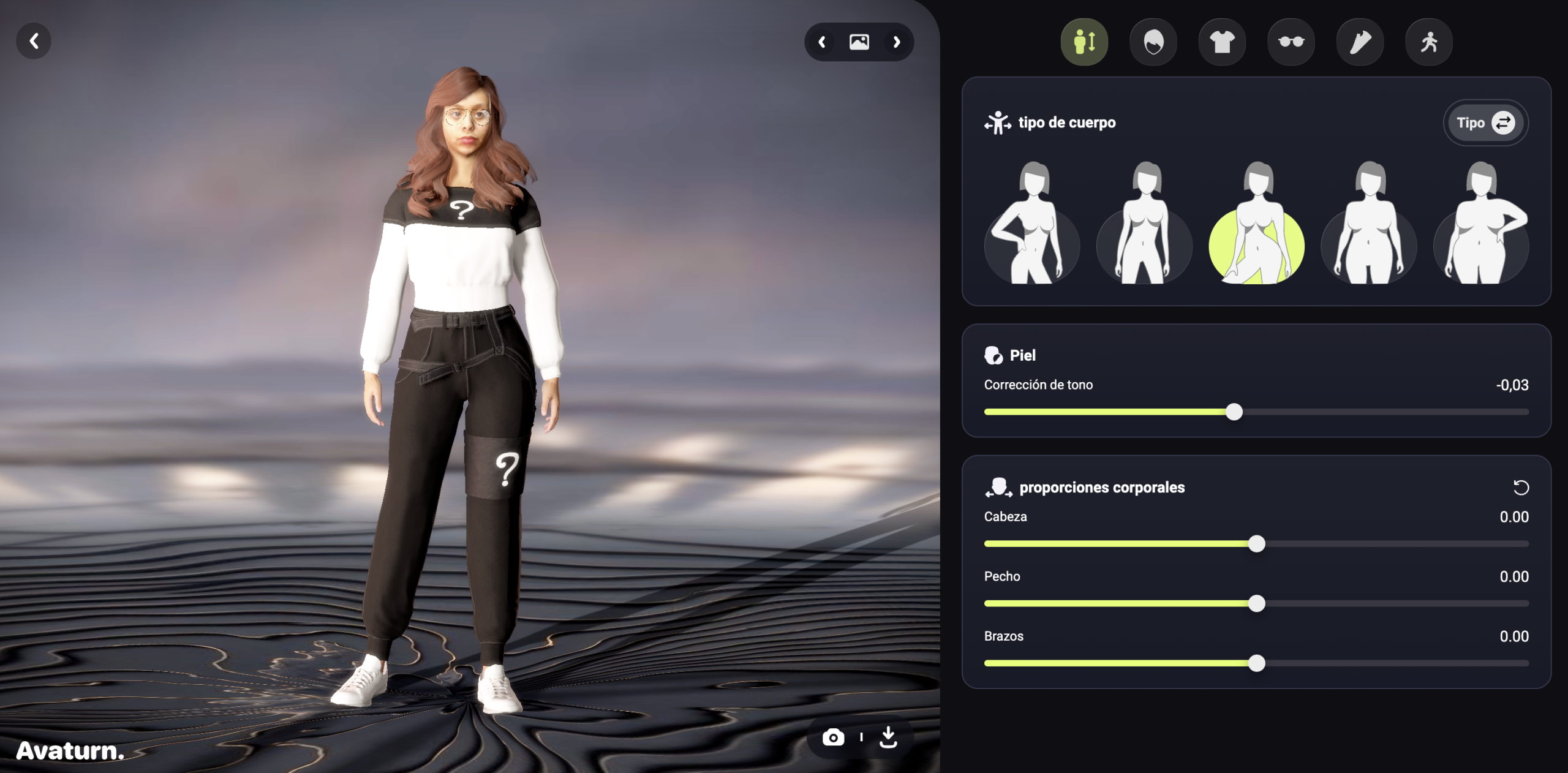Switch to the hair tab
Viewport: 1568px width, 773px height.
1153,42
